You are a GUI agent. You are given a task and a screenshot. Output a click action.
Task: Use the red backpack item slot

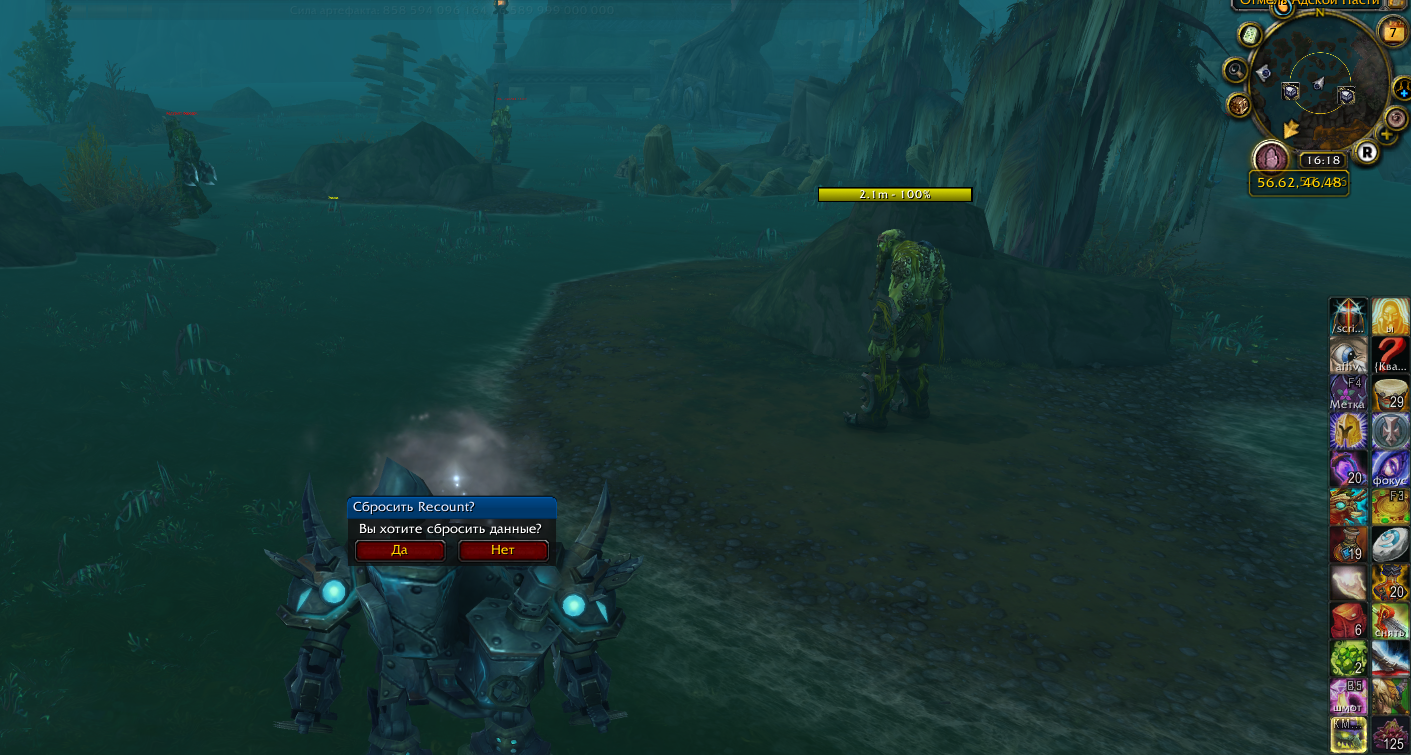[x=1347, y=621]
